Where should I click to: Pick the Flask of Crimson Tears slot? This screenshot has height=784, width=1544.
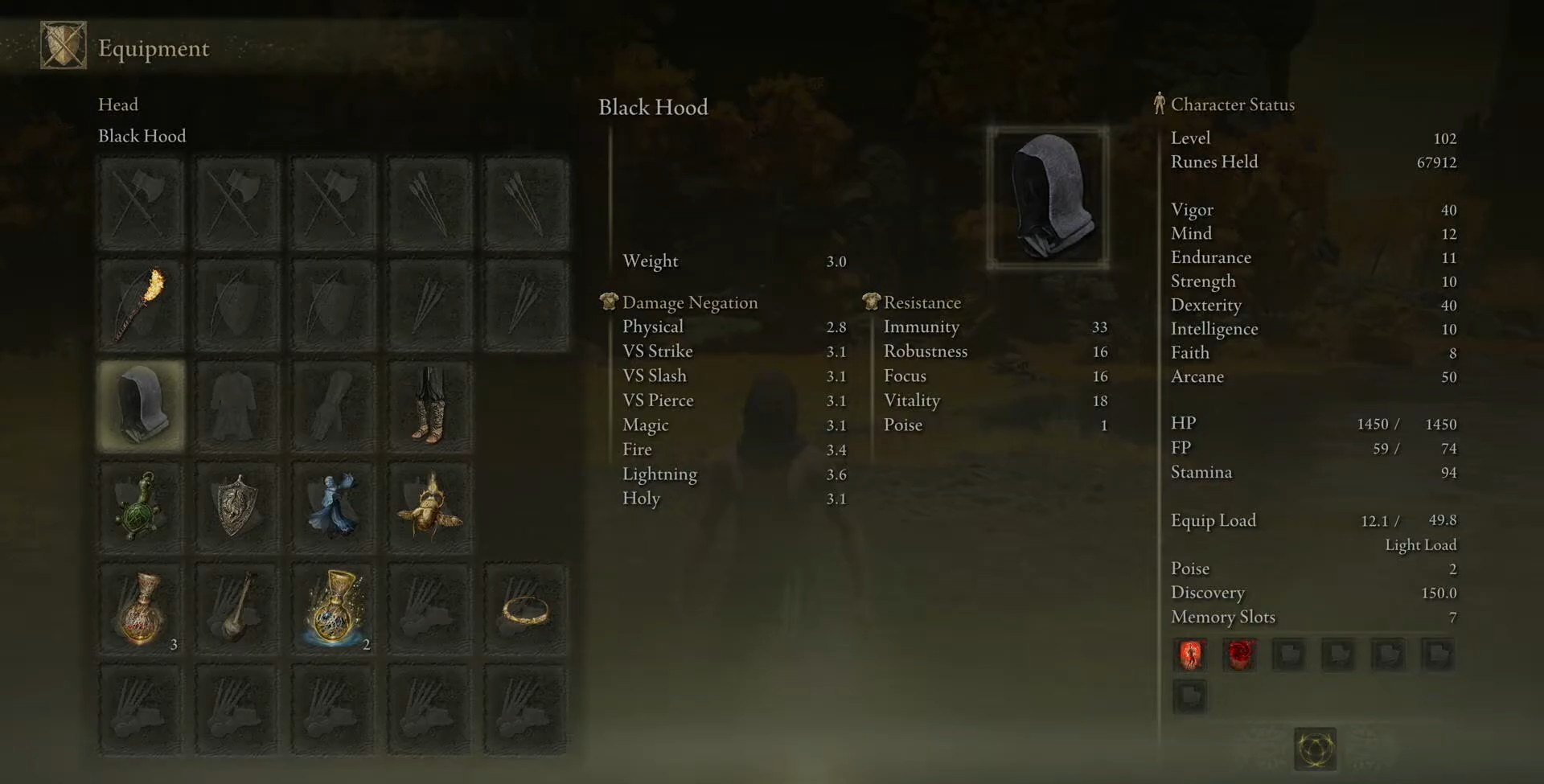pos(141,609)
